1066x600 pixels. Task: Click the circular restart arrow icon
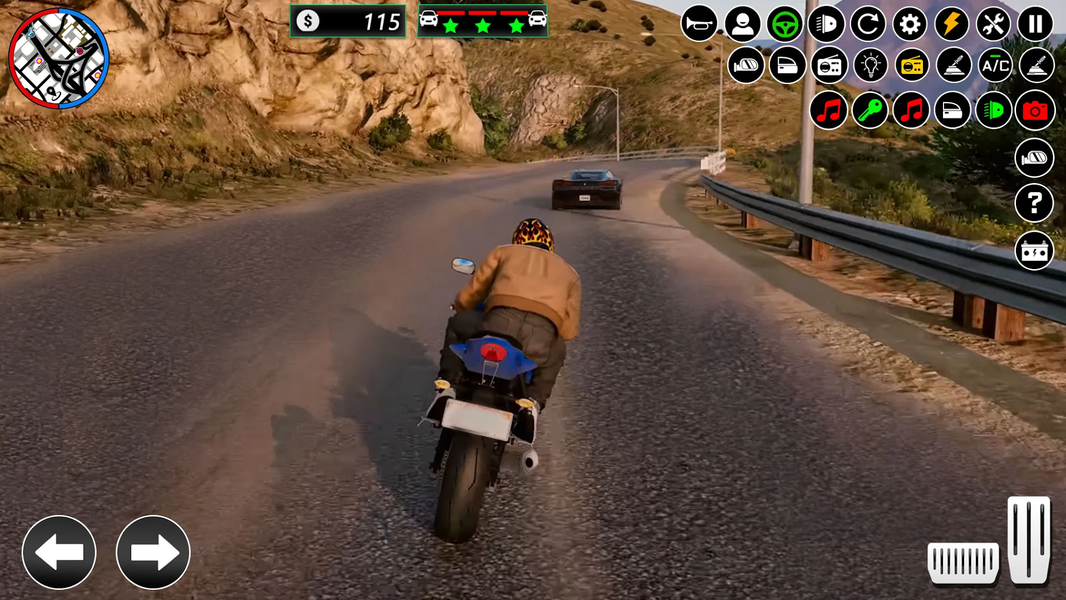point(868,23)
